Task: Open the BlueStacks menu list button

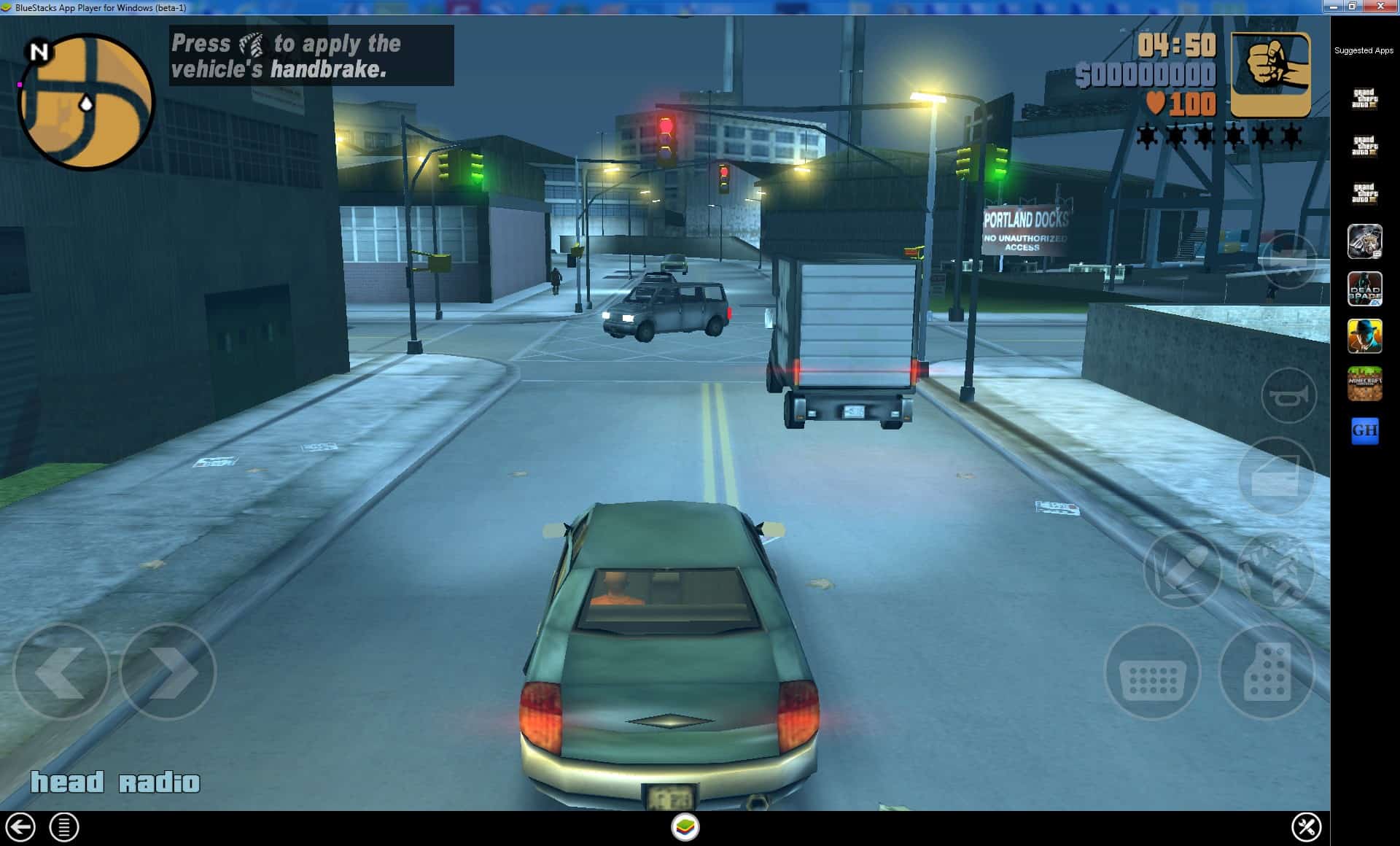Action: pyautogui.click(x=64, y=827)
